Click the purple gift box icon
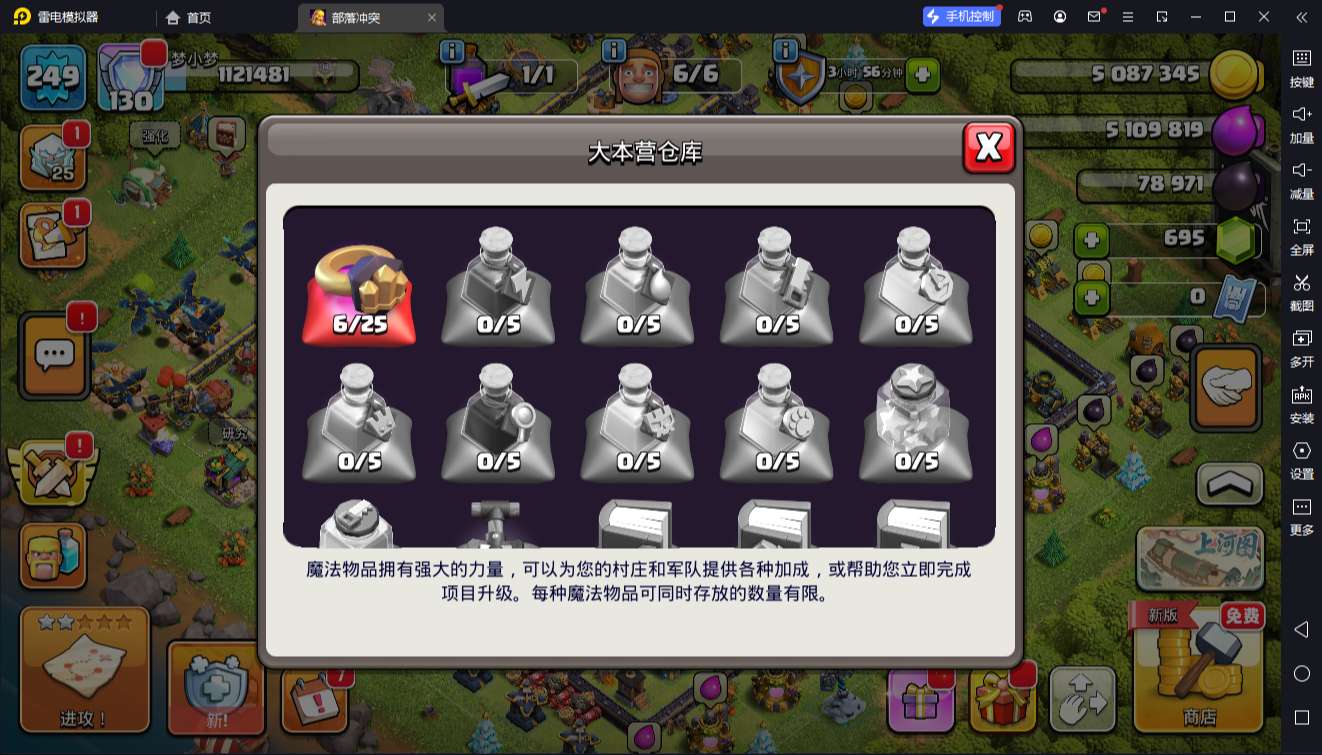The height and width of the screenshot is (755, 1322). point(919,700)
